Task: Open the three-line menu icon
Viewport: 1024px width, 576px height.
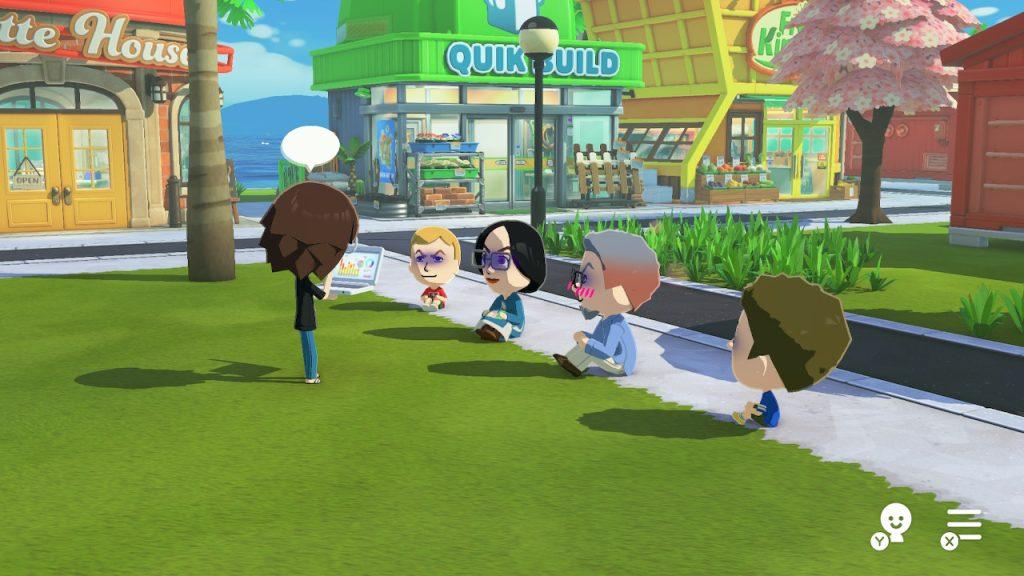Action: (x=964, y=524)
